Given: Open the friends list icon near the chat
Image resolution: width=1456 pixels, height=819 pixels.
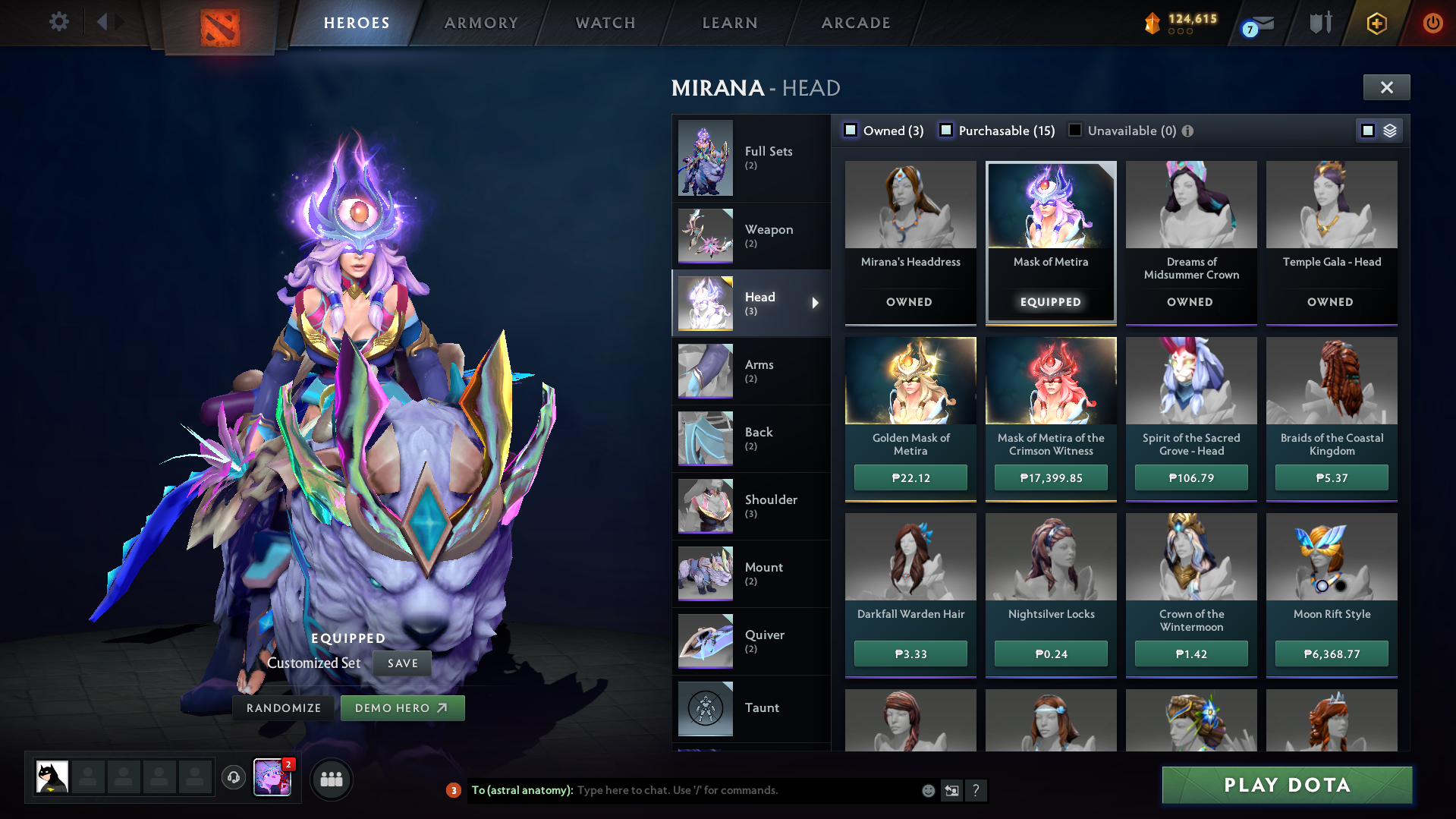Looking at the screenshot, I should 331,779.
